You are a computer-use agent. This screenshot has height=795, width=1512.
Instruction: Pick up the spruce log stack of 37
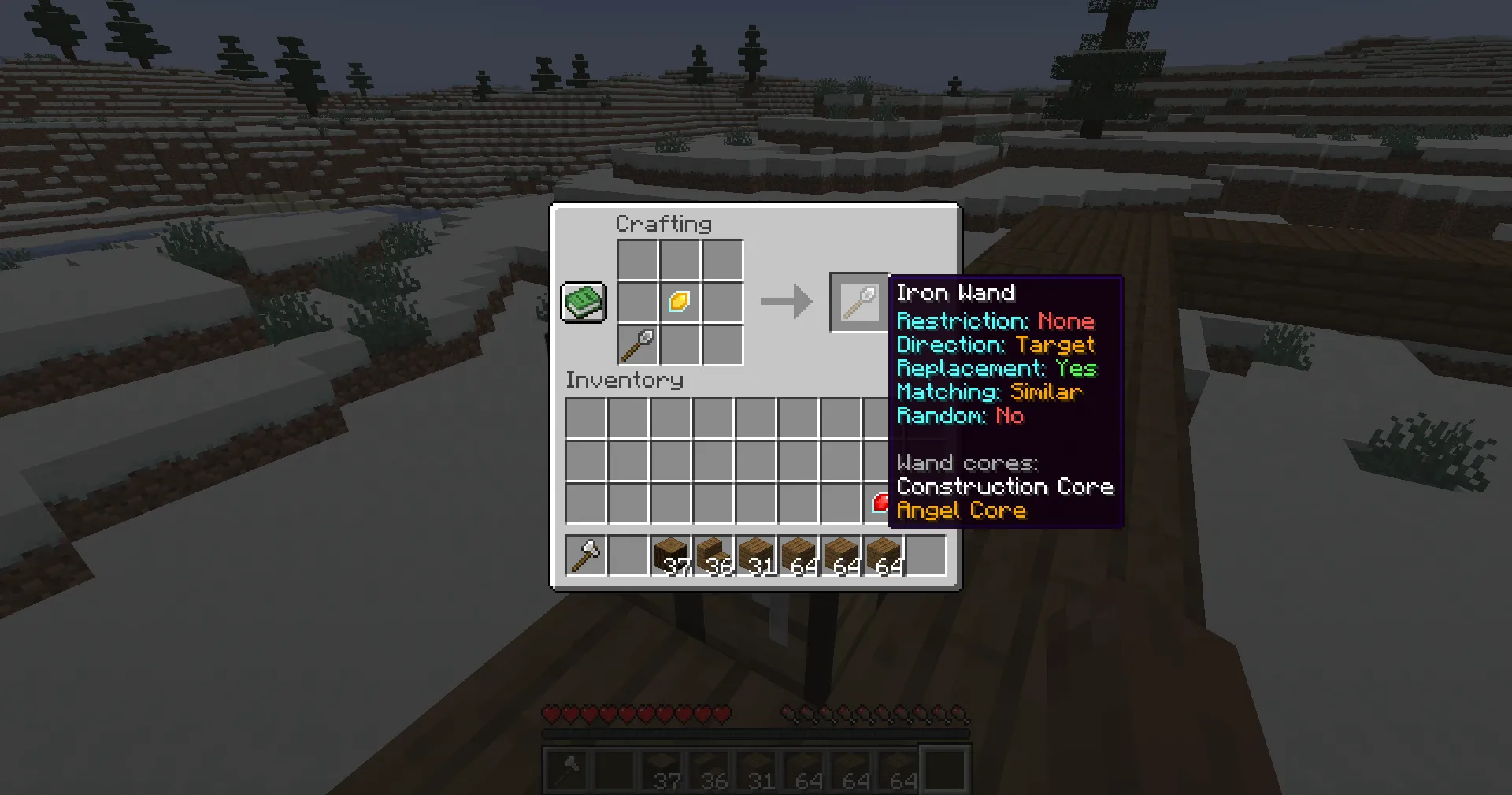(670, 555)
